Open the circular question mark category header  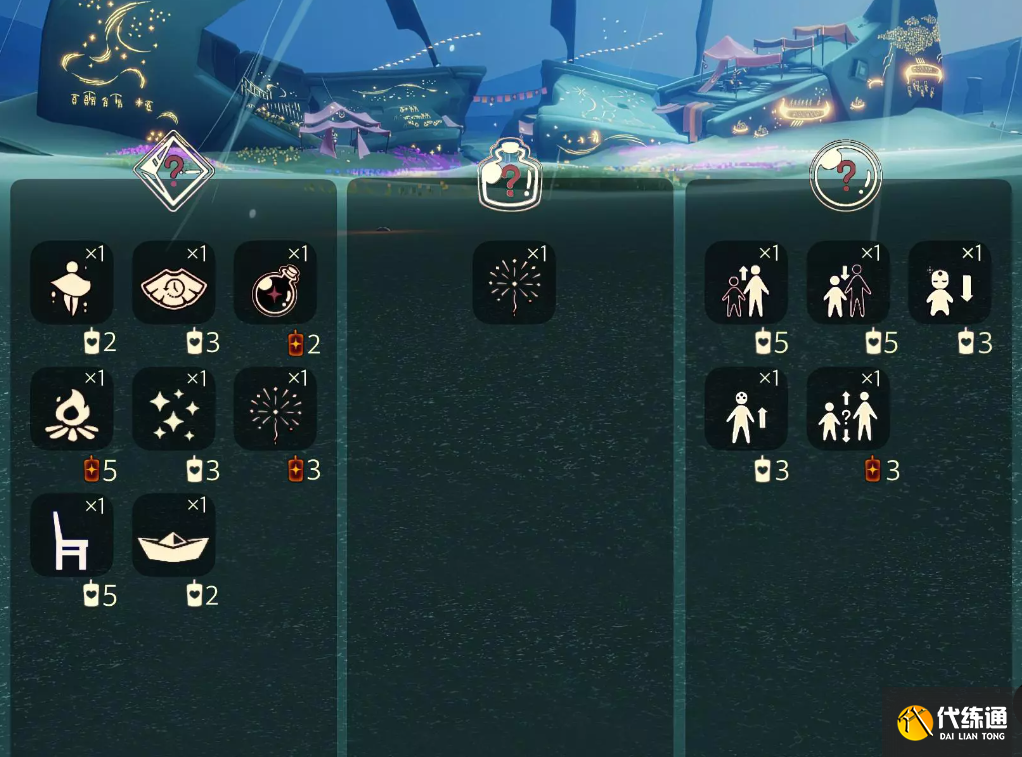(845, 175)
